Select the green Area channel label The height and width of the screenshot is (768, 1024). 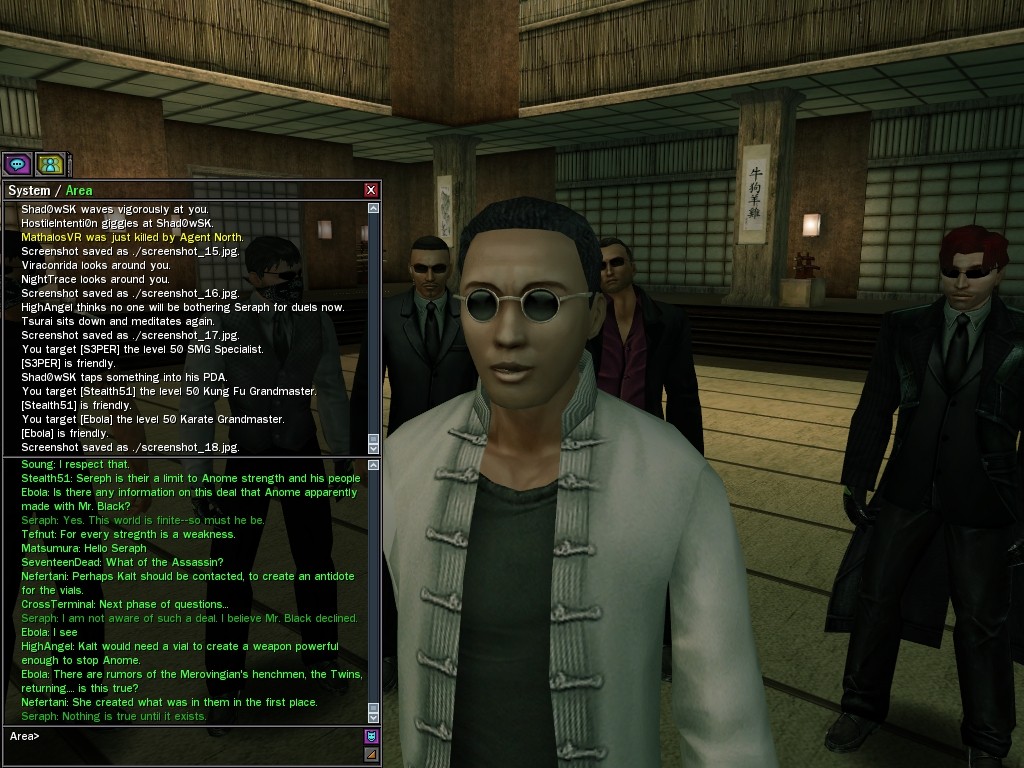pyautogui.click(x=79, y=190)
